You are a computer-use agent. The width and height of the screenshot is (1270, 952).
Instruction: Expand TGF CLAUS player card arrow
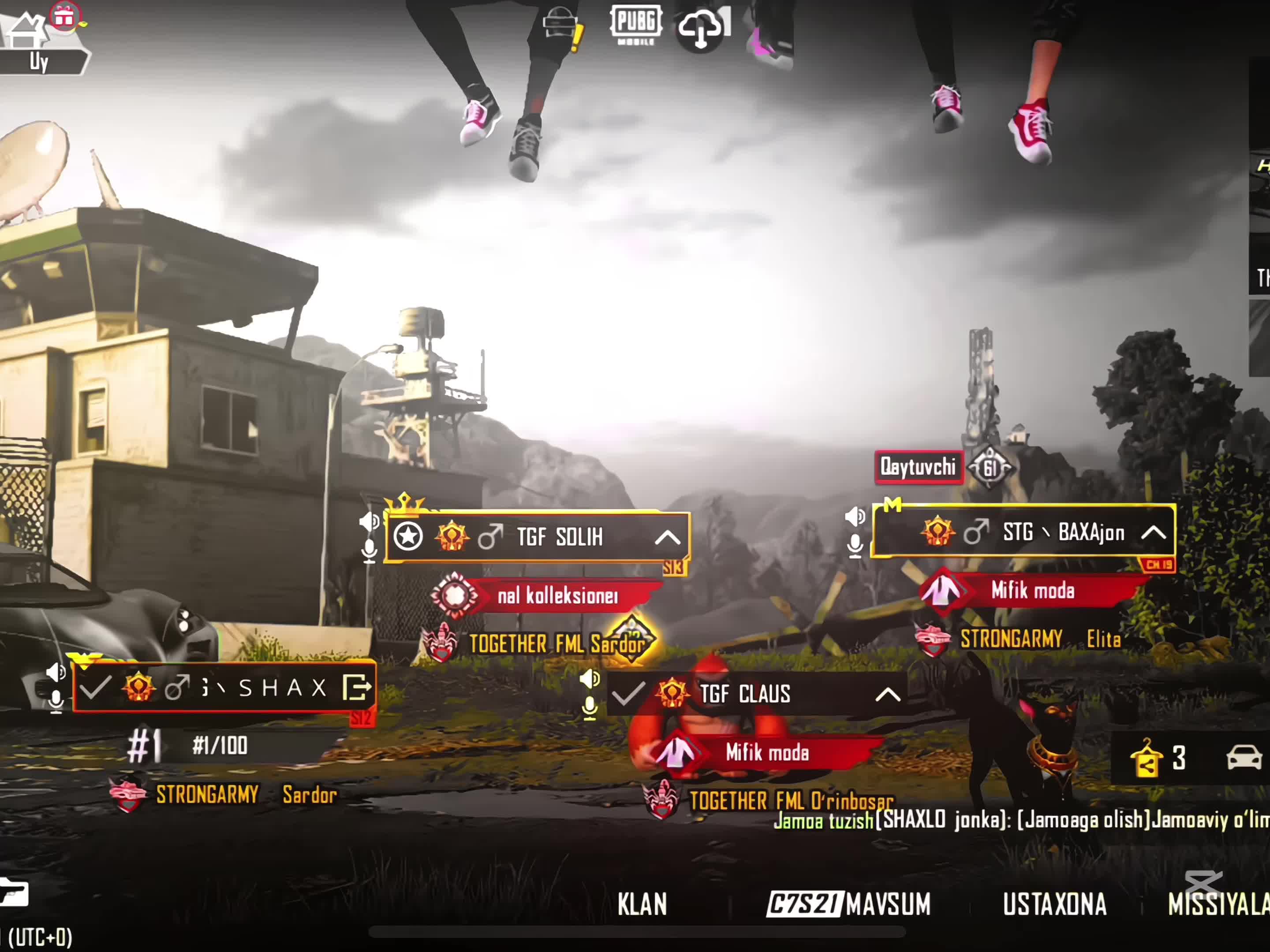point(888,695)
